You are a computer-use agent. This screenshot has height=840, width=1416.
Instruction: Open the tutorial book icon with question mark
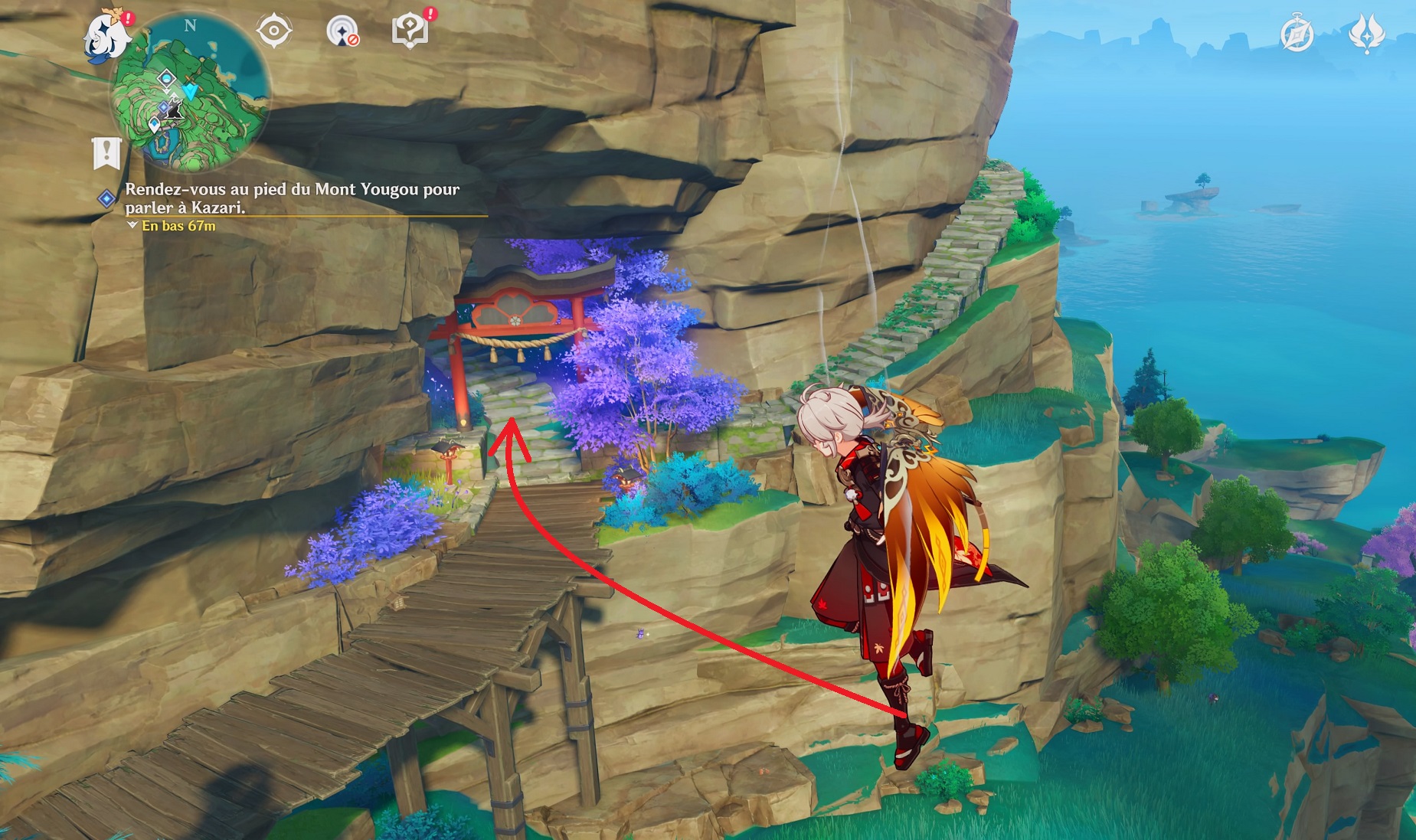point(410,31)
